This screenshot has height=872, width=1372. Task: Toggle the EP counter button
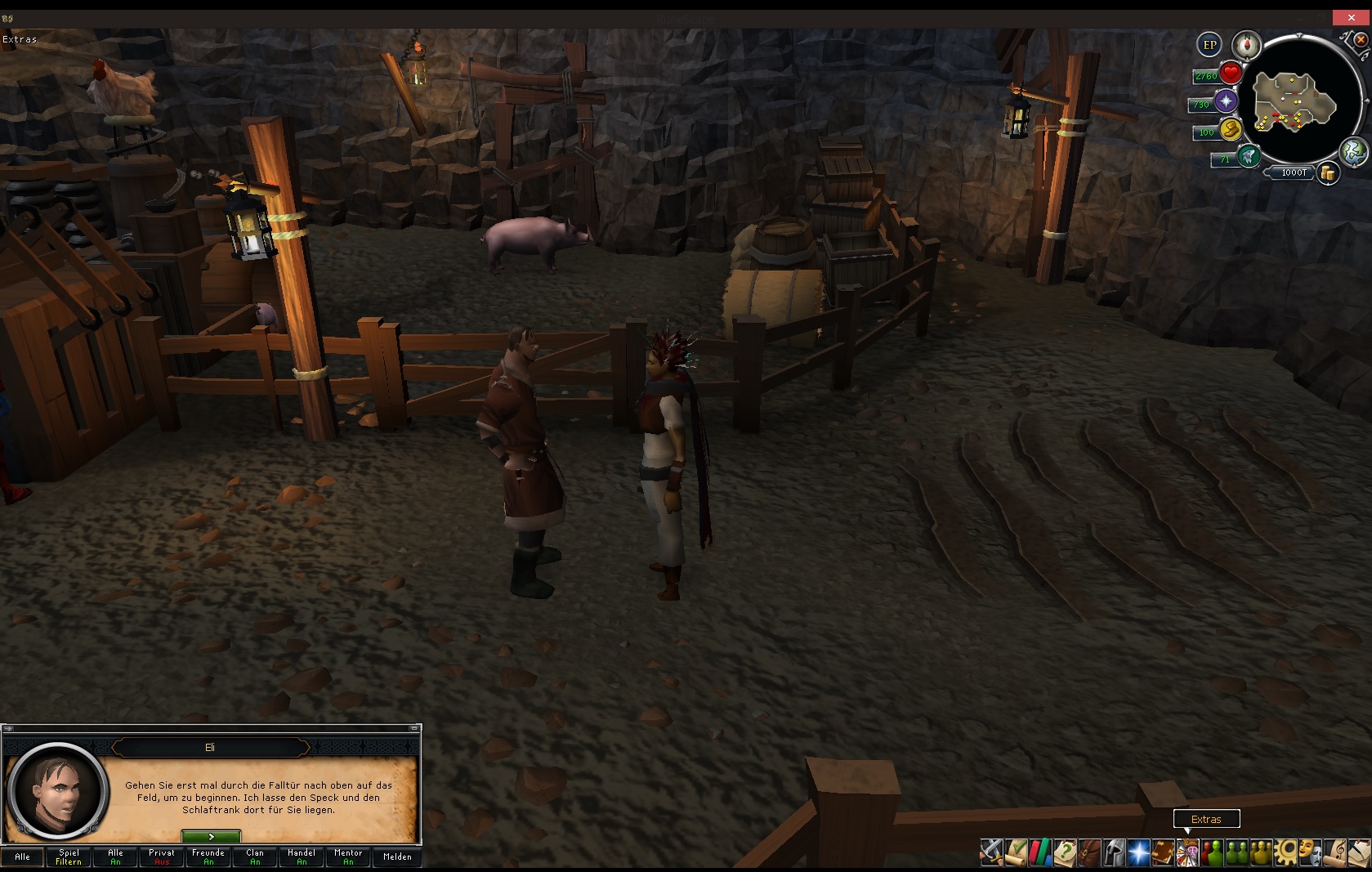point(1209,45)
